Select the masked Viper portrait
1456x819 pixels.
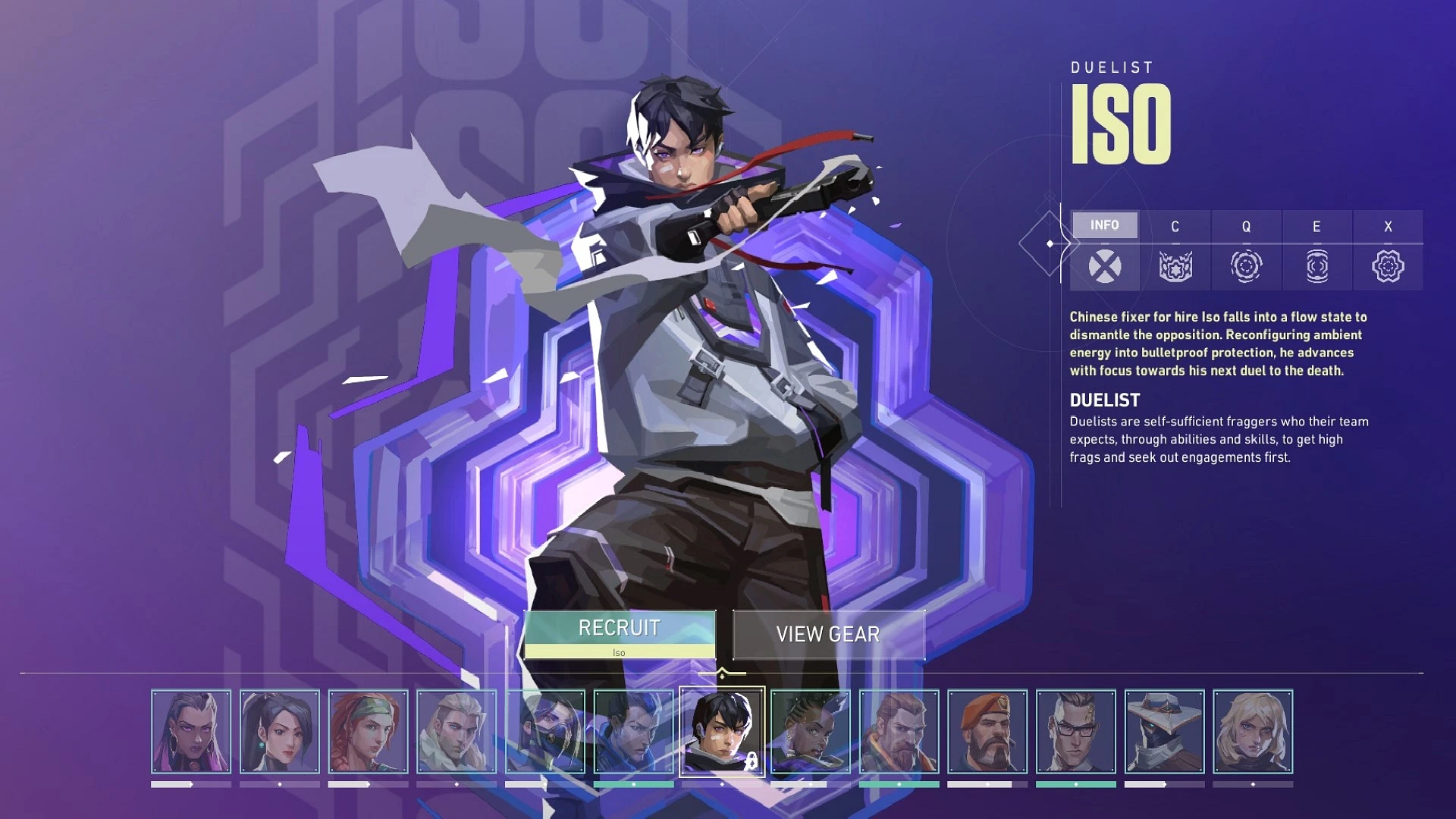[x=545, y=731]
